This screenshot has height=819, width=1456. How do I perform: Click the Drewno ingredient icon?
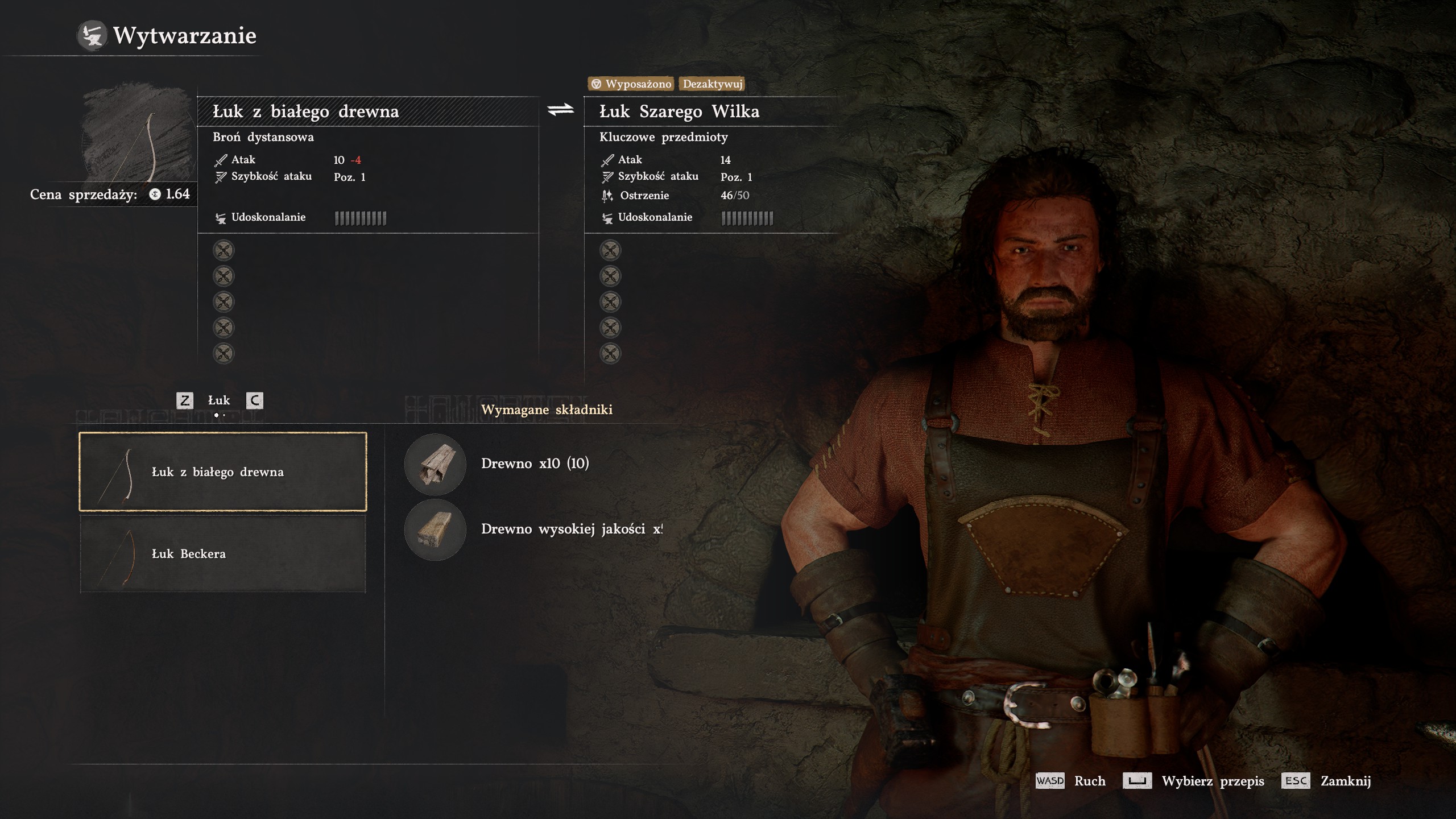click(x=435, y=464)
